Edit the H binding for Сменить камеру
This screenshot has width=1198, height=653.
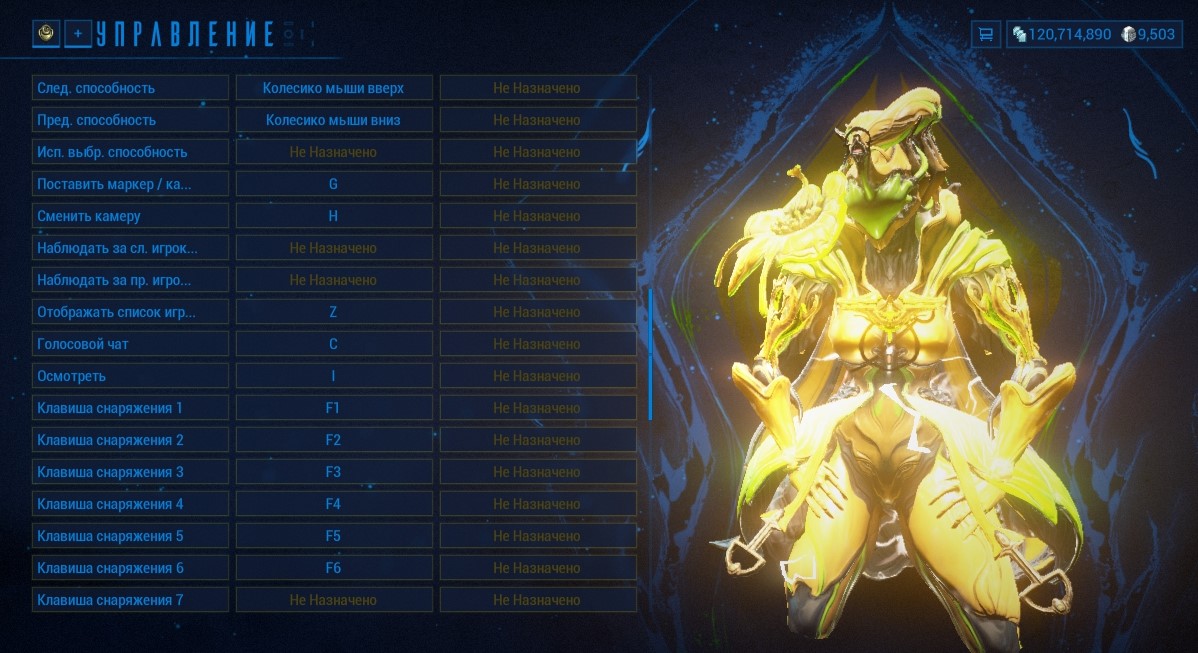click(x=333, y=216)
